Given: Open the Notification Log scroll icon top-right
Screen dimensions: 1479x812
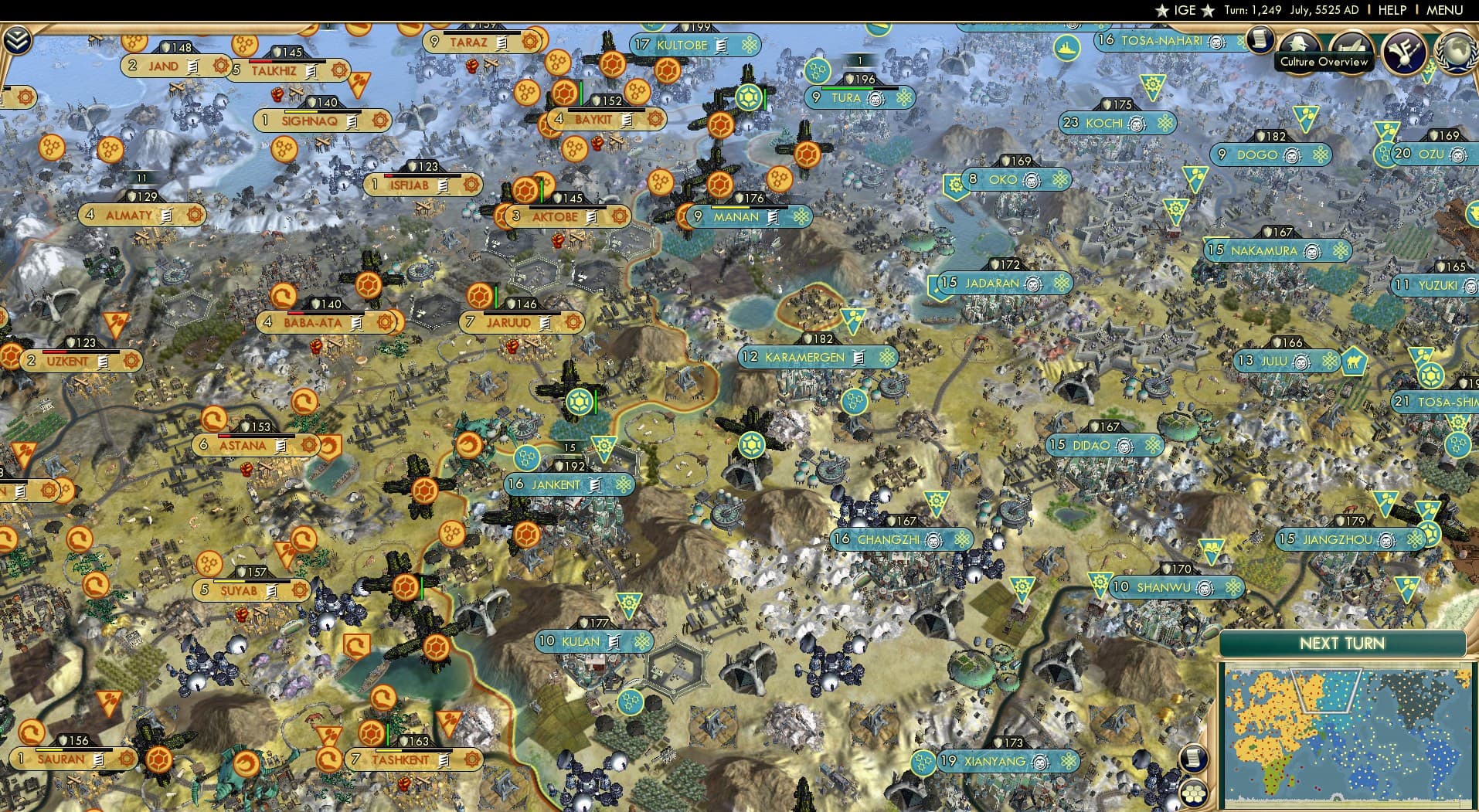Looking at the screenshot, I should pos(1260,40).
